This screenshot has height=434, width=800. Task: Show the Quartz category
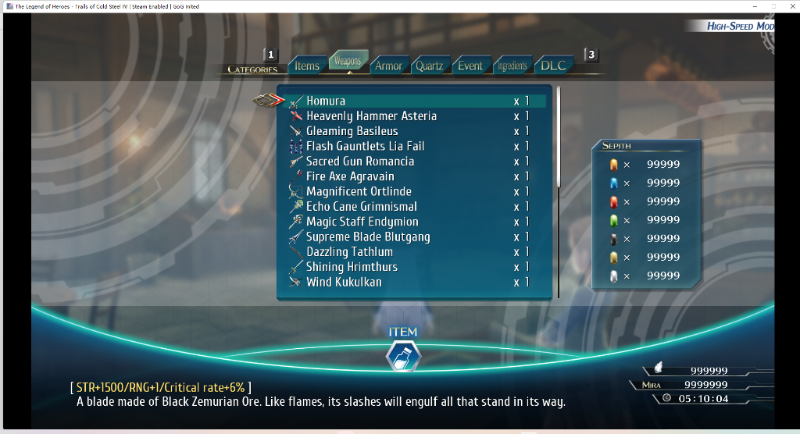428,66
